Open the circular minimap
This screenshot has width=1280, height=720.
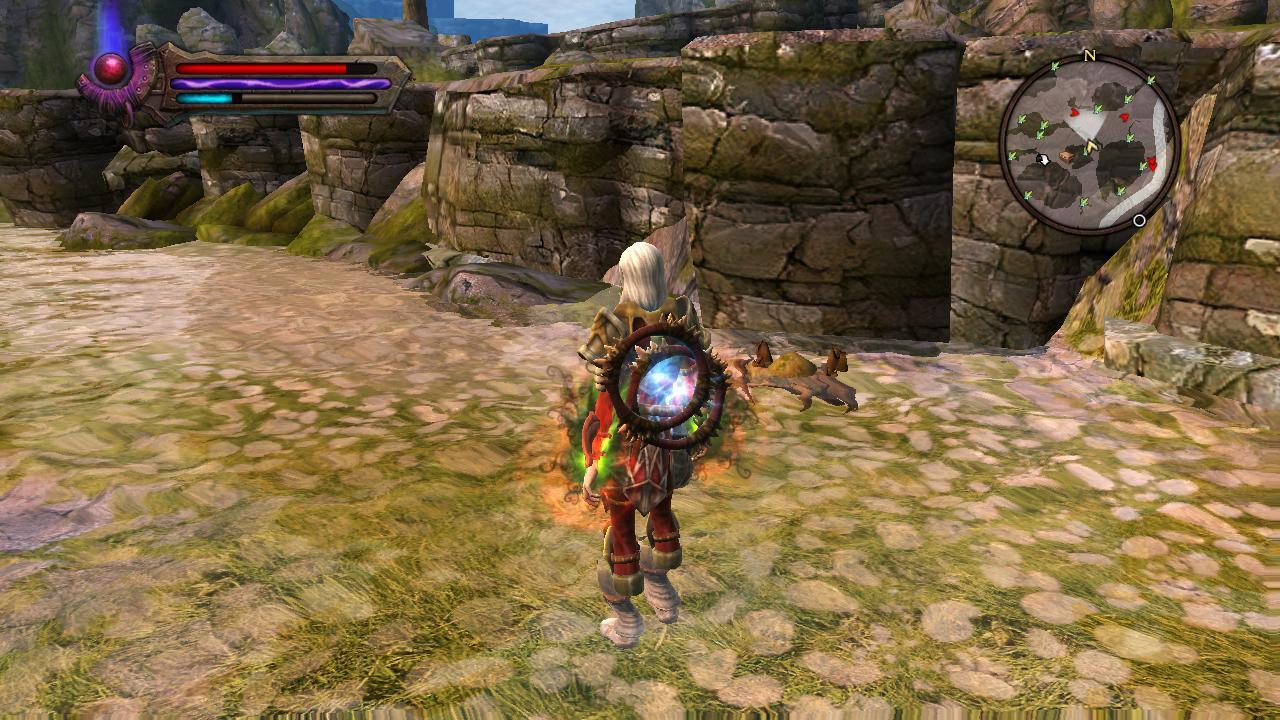pyautogui.click(x=1089, y=143)
